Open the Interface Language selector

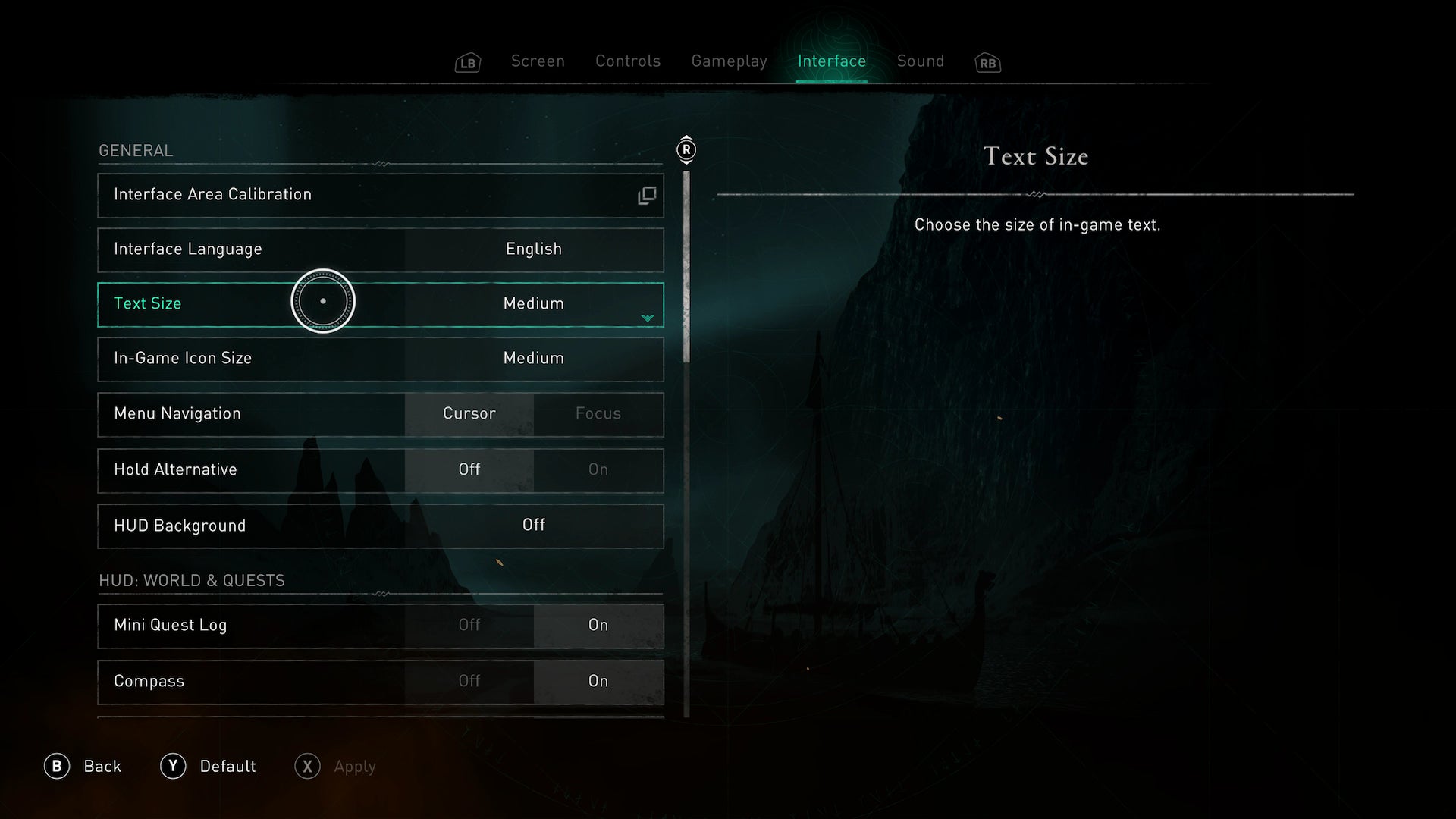(x=534, y=249)
